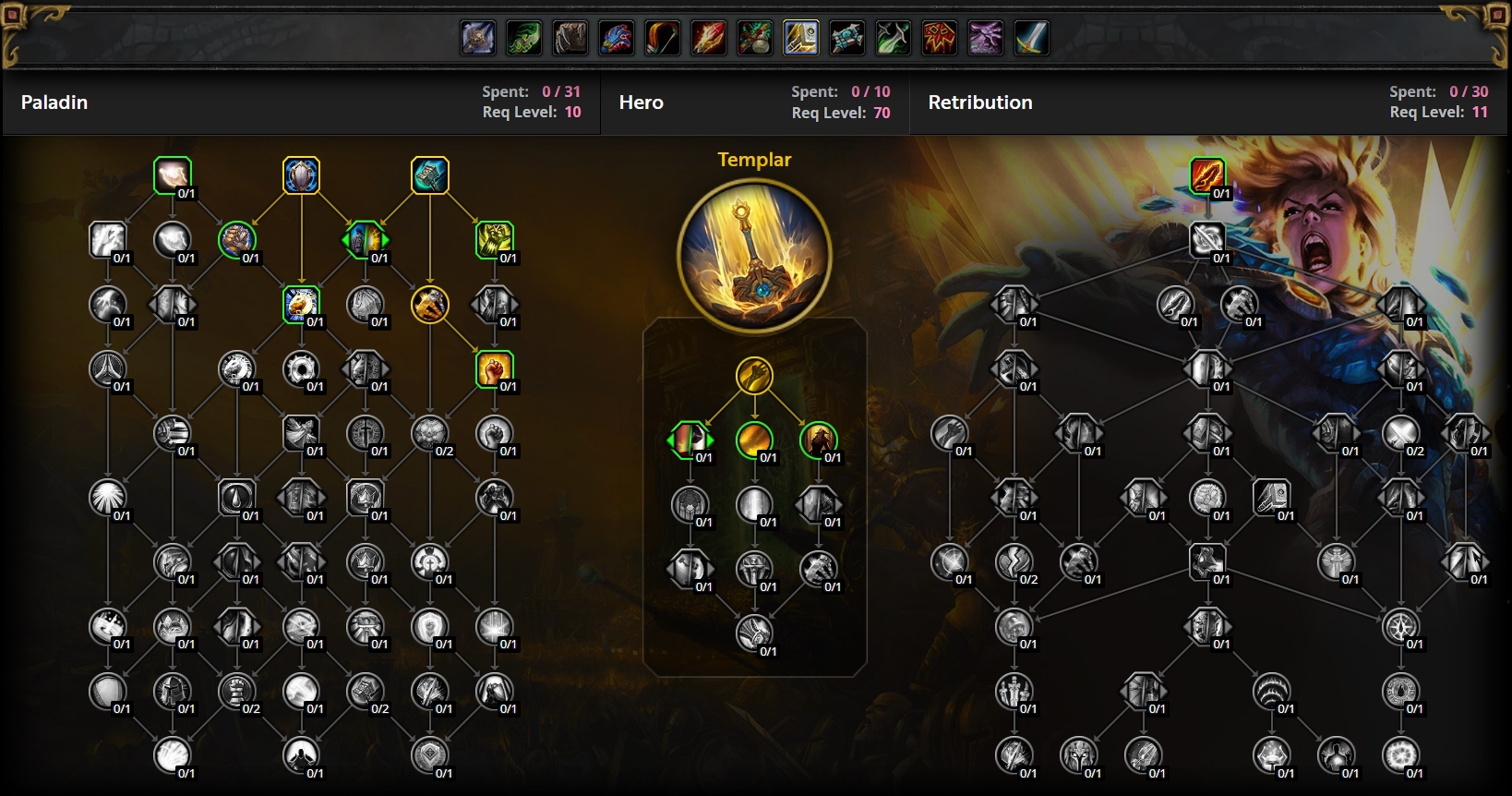This screenshot has width=1512, height=796.
Task: Choose the Warrior sword class icon
Action: click(1032, 38)
